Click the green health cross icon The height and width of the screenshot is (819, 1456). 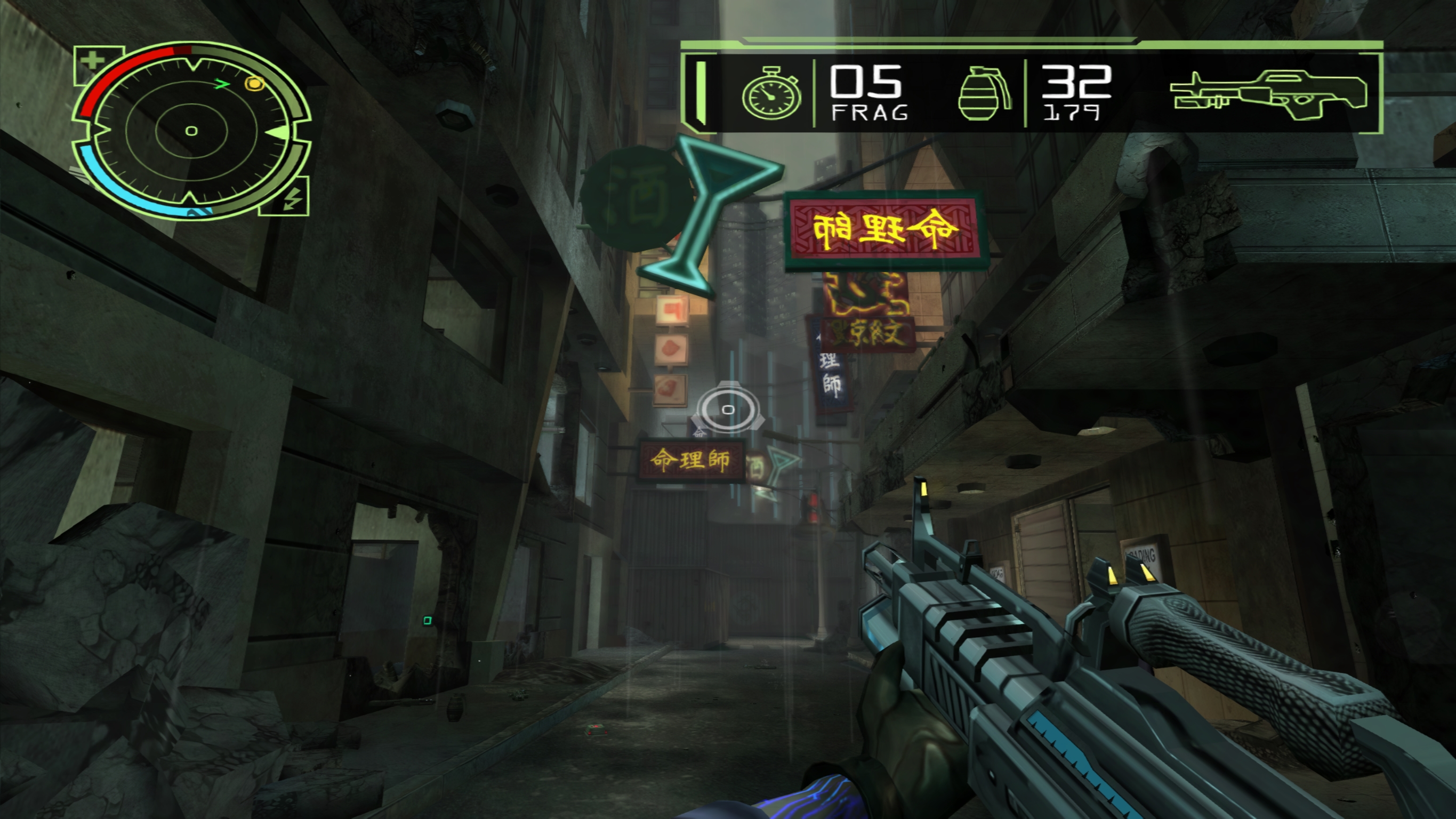(x=92, y=60)
